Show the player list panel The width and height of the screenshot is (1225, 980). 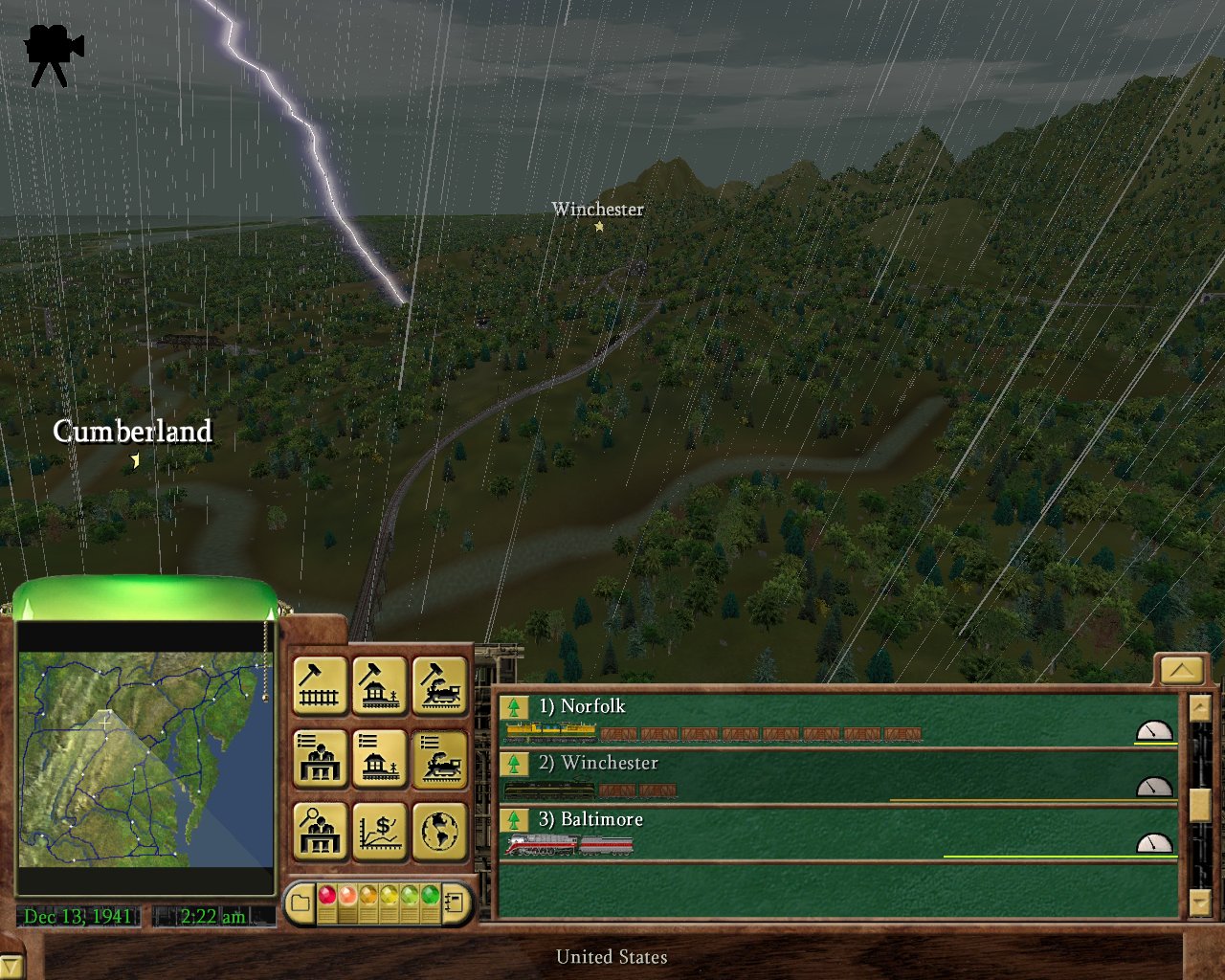pos(319,758)
